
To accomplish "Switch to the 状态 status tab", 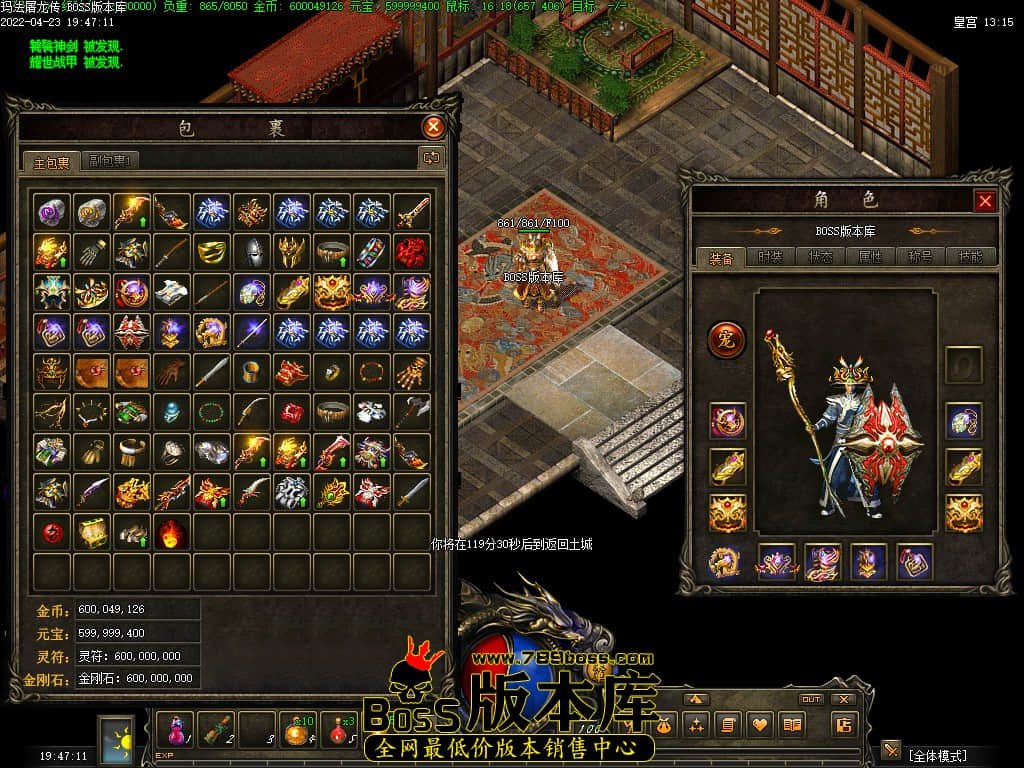I will [820, 257].
